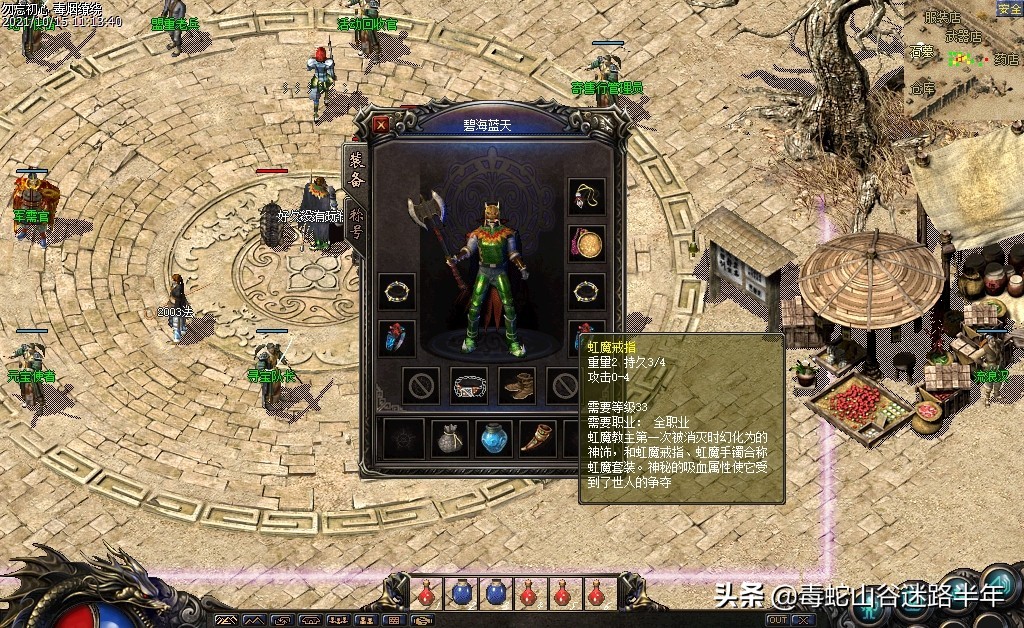This screenshot has height=628, width=1024.
Task: Select the necklace equipment slot
Action: (x=587, y=197)
